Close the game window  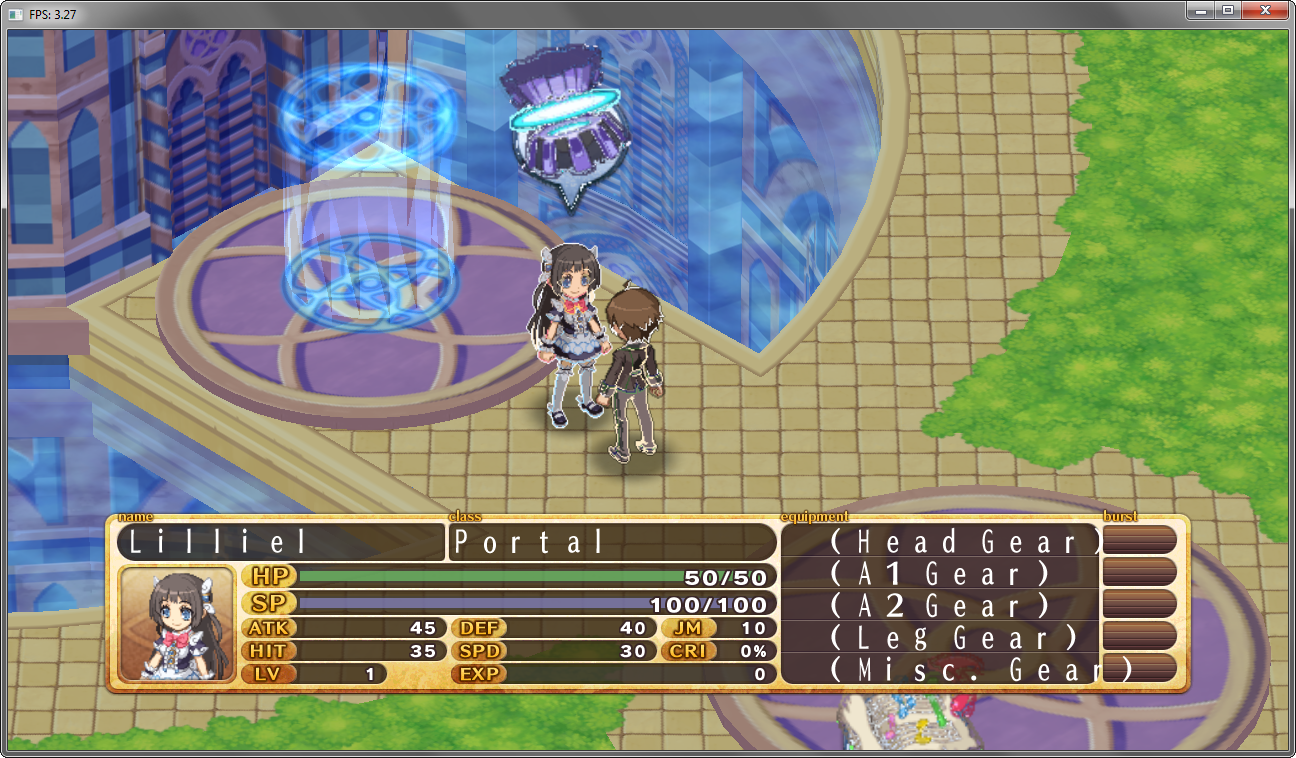[1265, 10]
